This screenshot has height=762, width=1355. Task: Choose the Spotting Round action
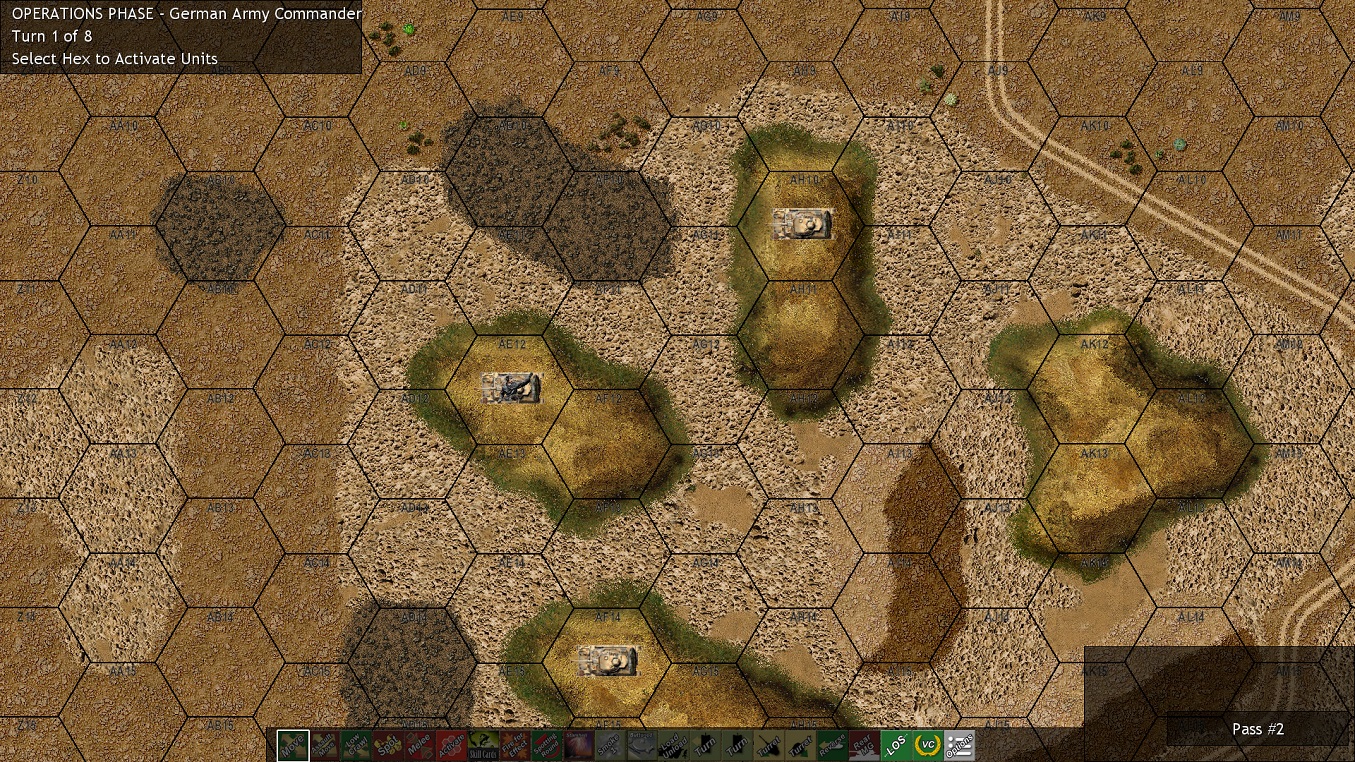(547, 745)
